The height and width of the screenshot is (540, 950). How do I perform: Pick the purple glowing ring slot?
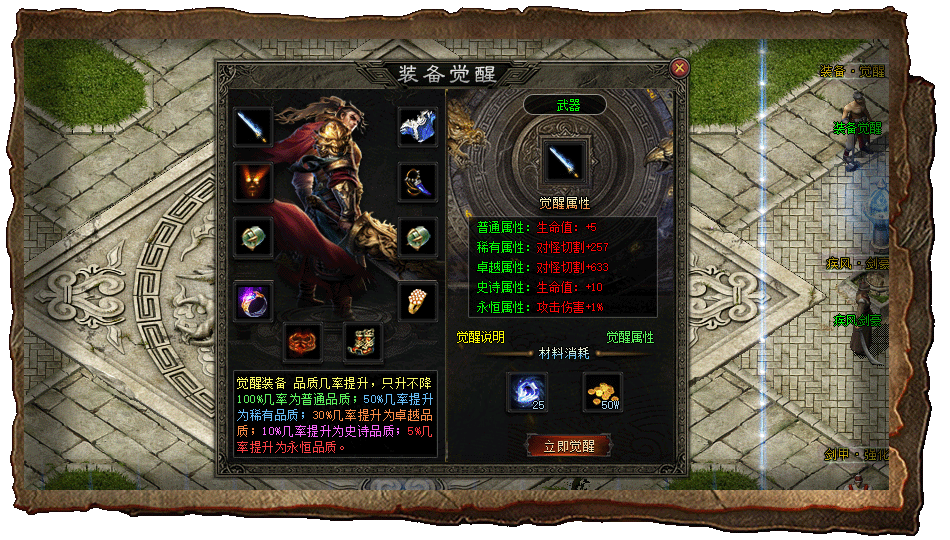[x=254, y=300]
